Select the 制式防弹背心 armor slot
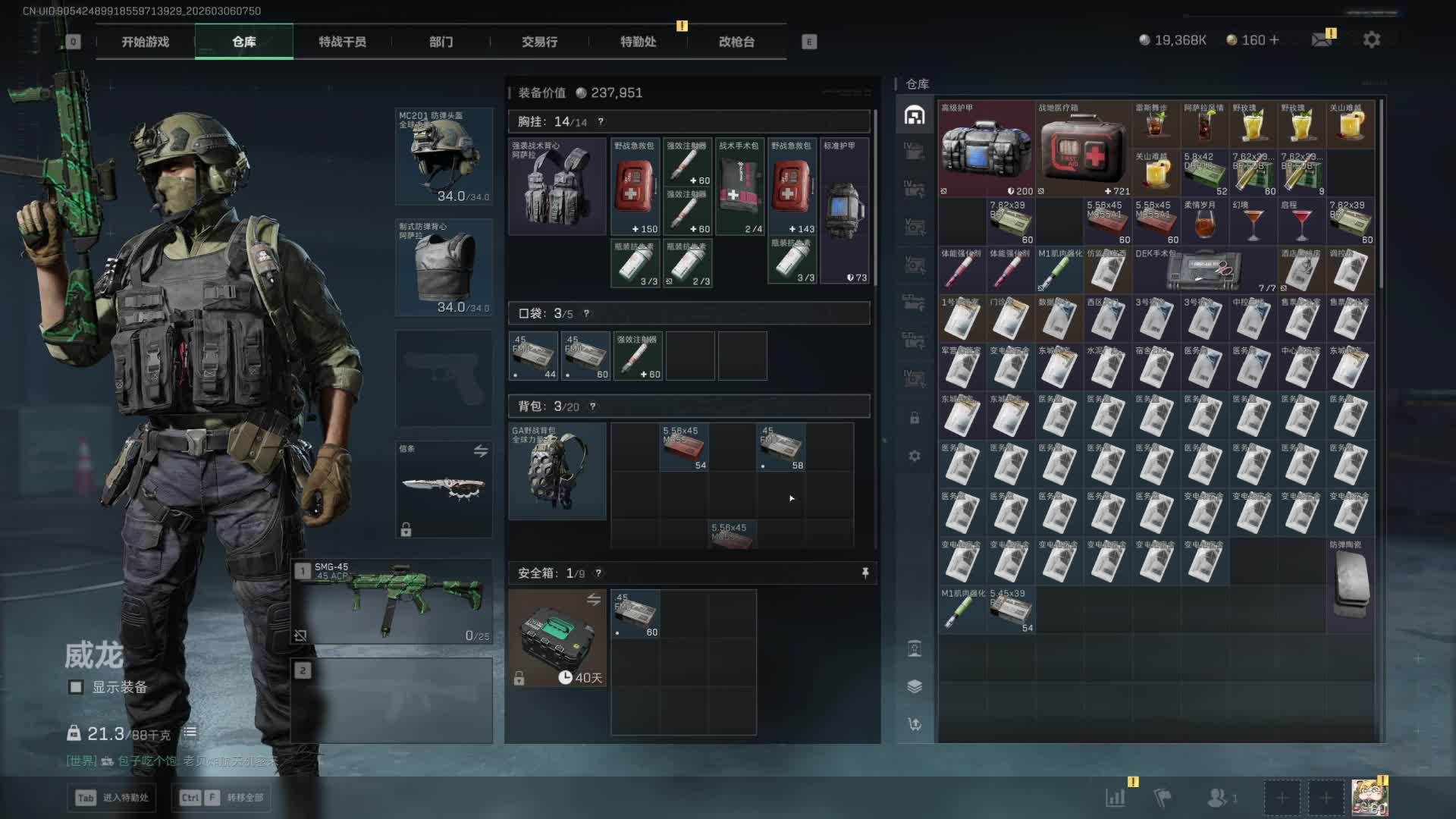 [444, 267]
